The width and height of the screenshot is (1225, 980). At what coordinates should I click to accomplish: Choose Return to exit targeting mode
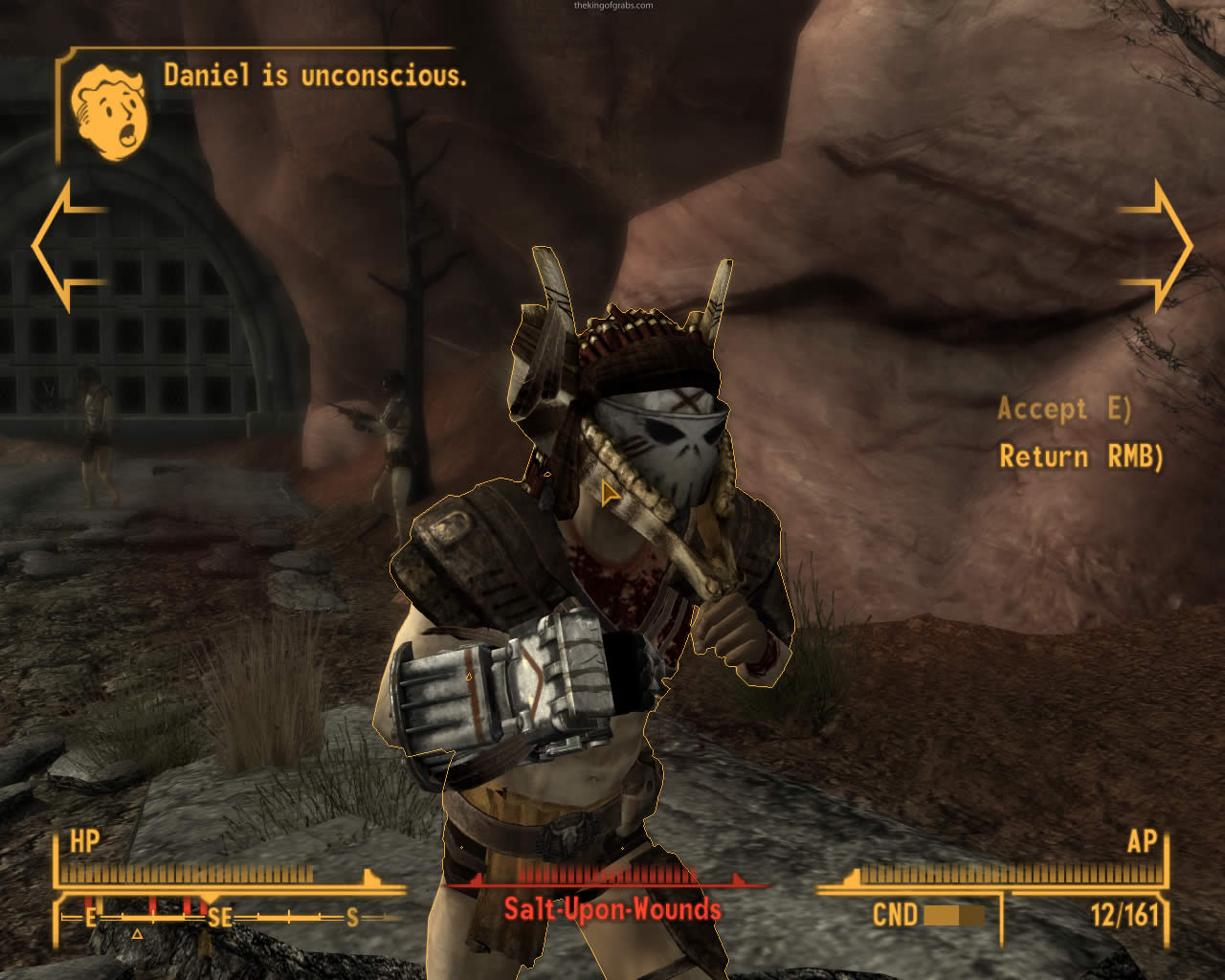coord(1080,457)
